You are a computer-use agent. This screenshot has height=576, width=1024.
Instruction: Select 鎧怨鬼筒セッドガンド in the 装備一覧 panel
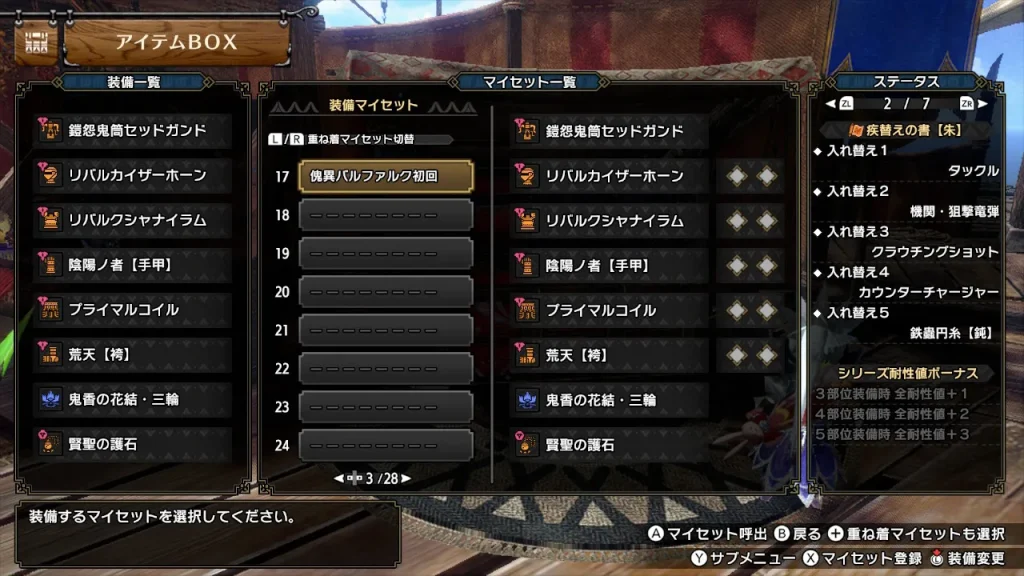pos(136,131)
